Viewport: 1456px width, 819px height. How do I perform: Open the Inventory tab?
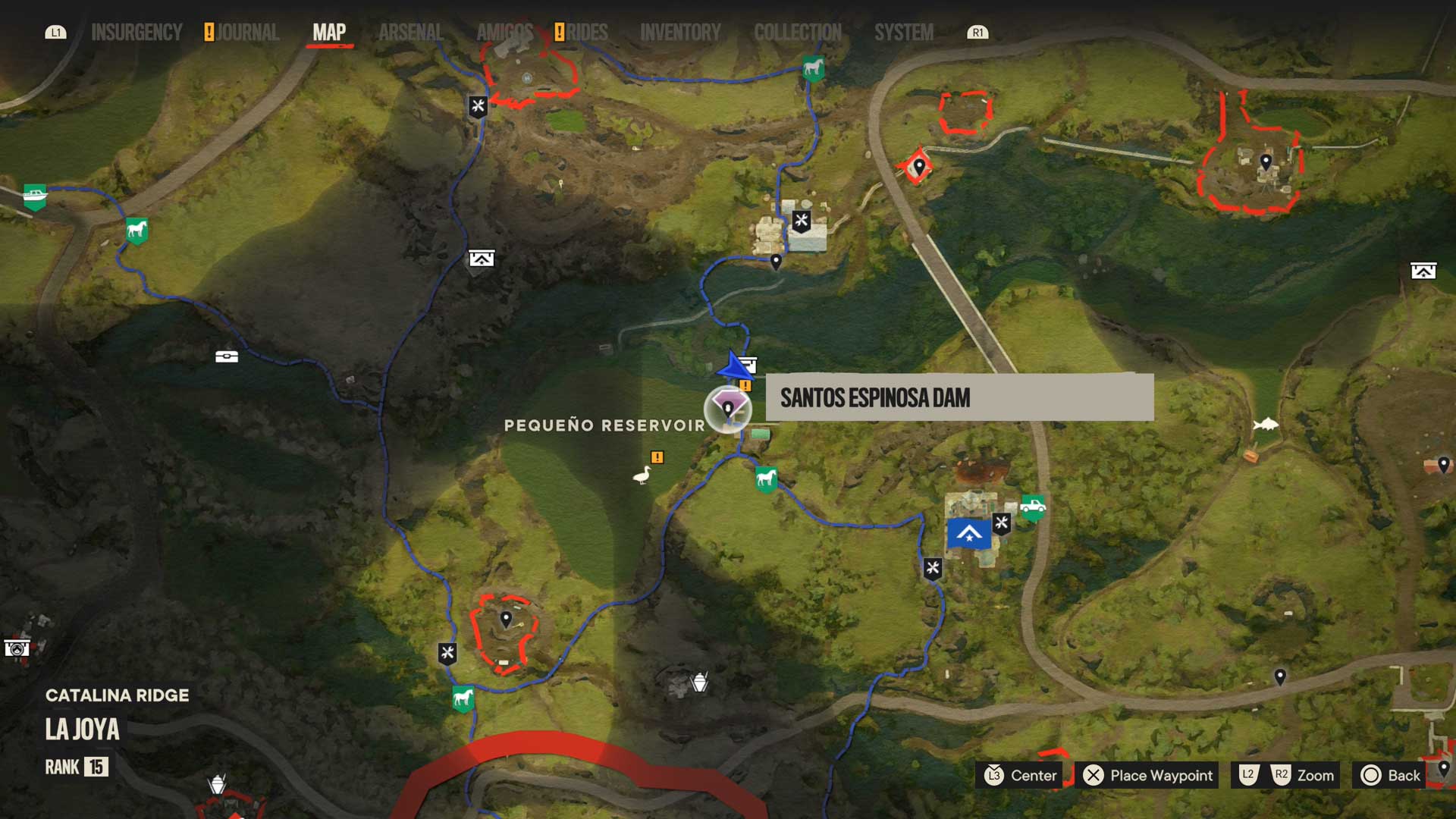pyautogui.click(x=680, y=33)
